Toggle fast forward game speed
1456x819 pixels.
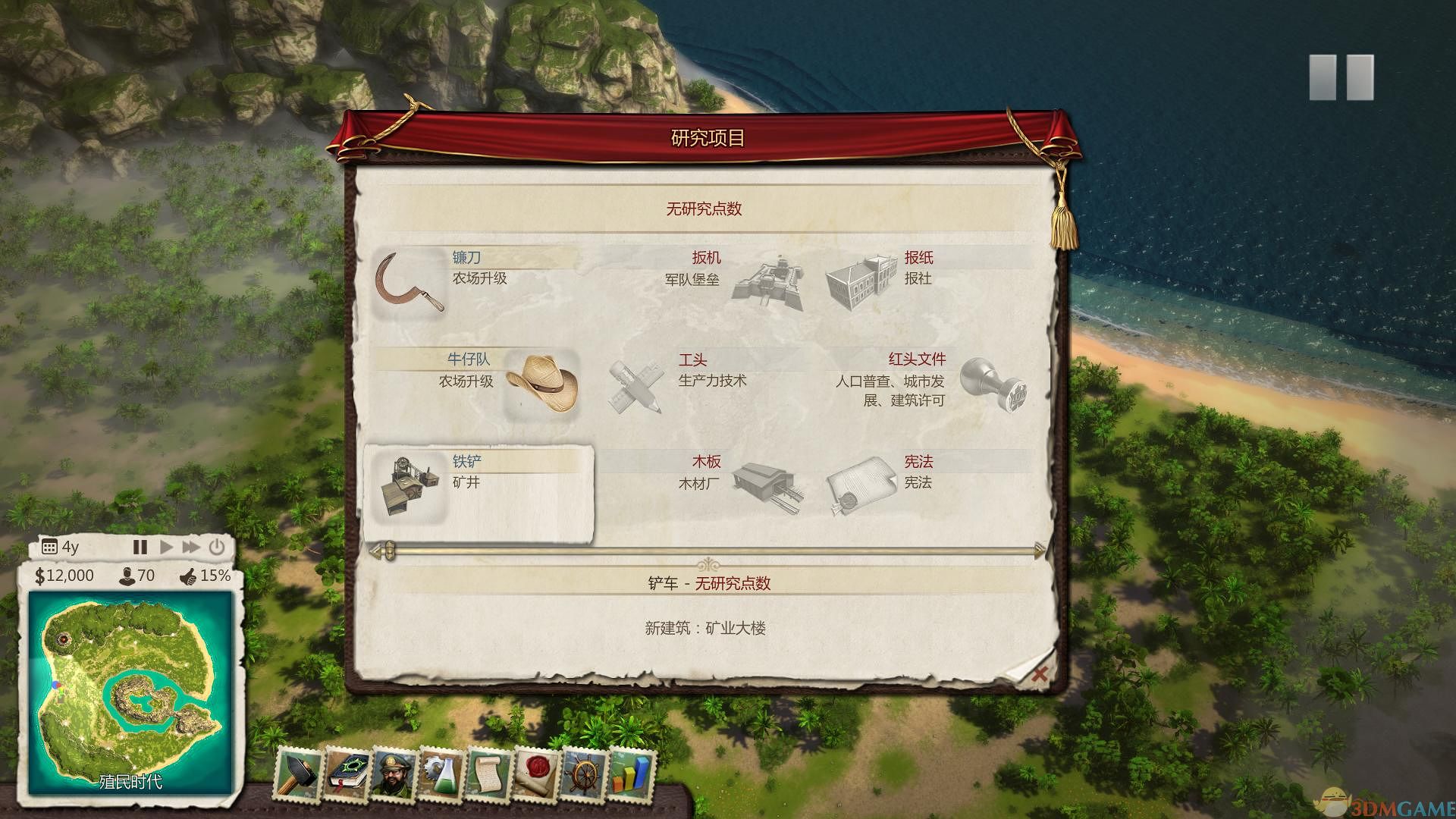[190, 546]
